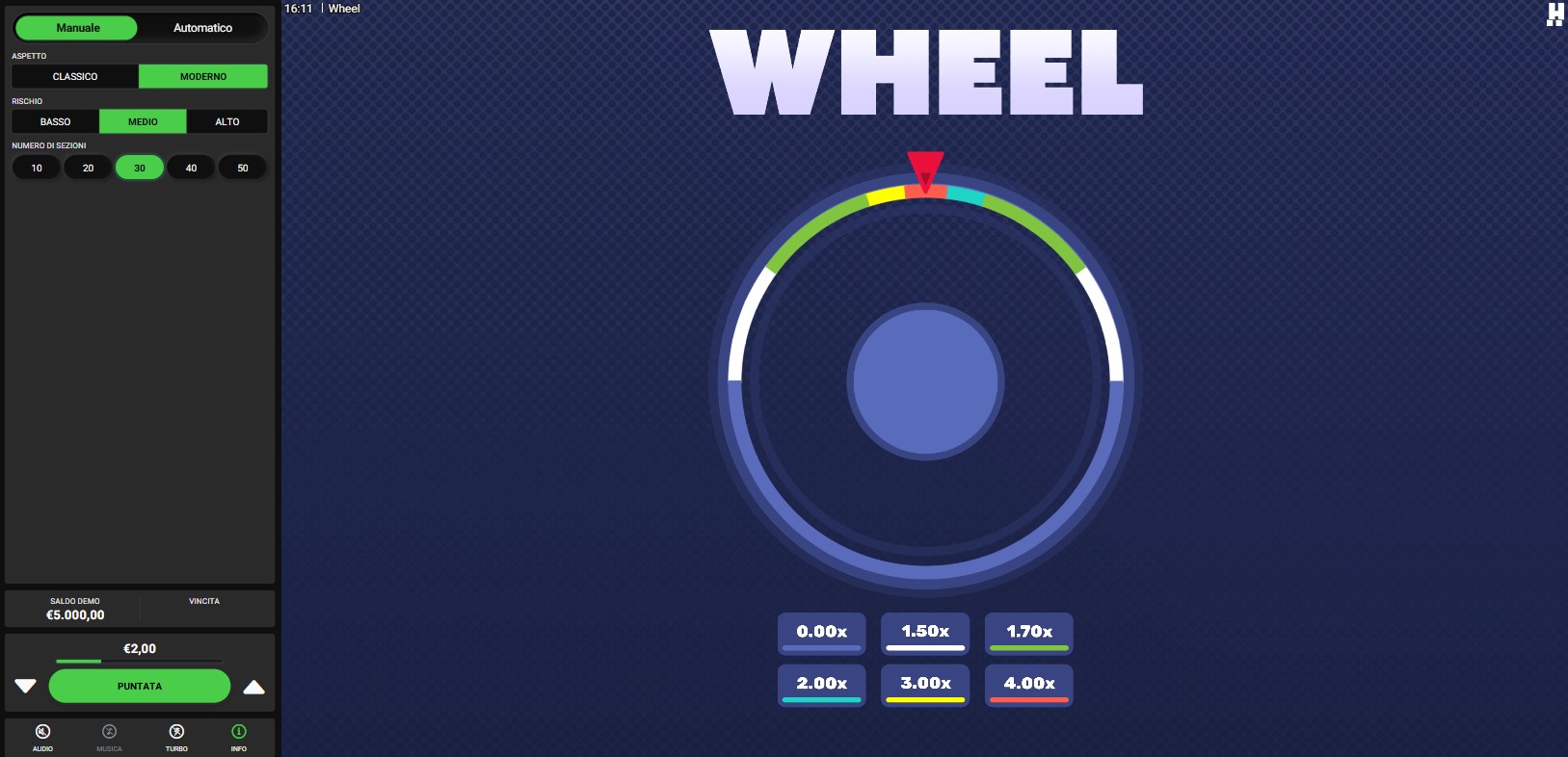Choose 20 wheel sections
1568x757 pixels.
[x=88, y=168]
